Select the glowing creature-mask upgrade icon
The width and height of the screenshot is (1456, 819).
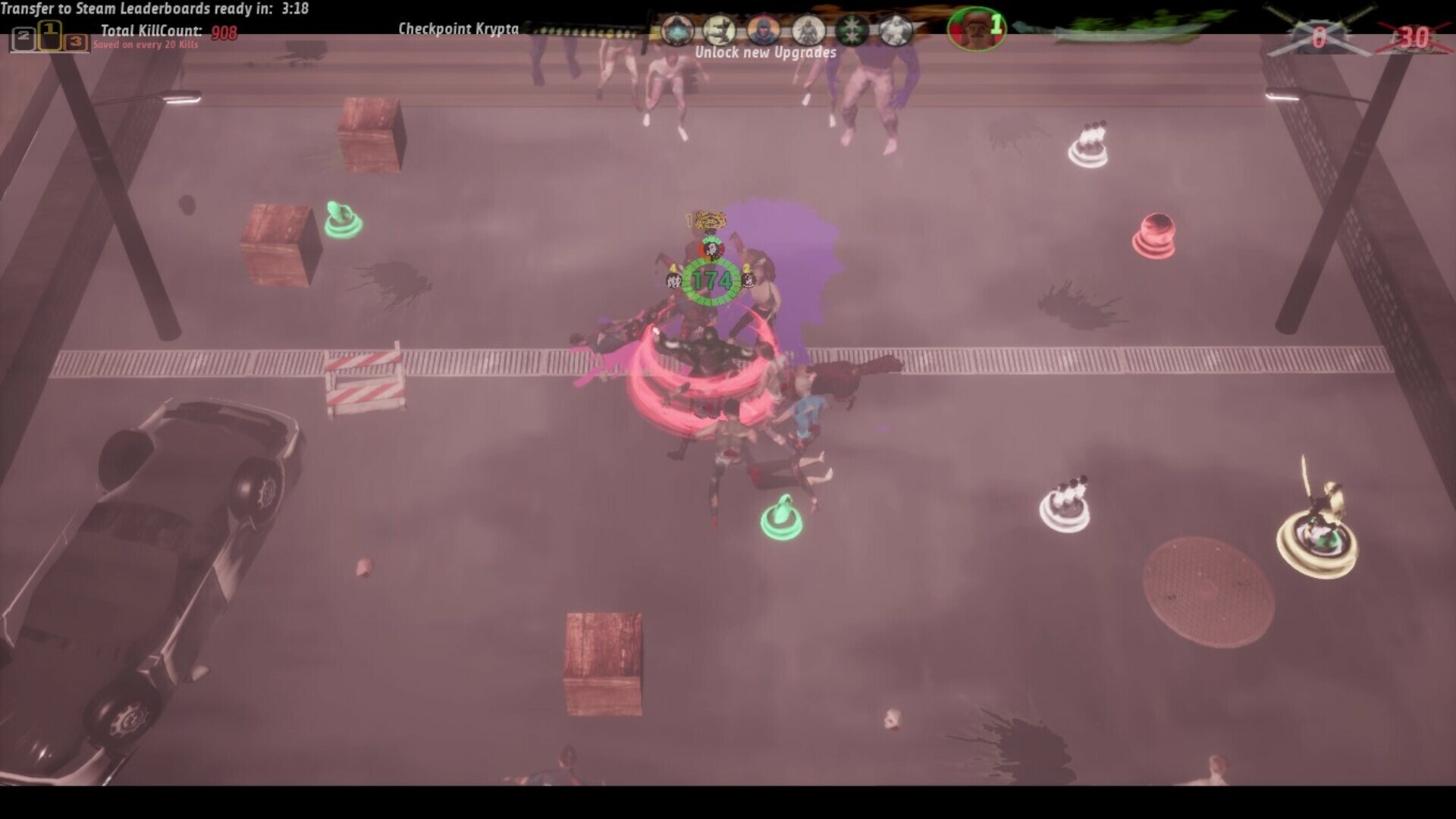click(677, 30)
